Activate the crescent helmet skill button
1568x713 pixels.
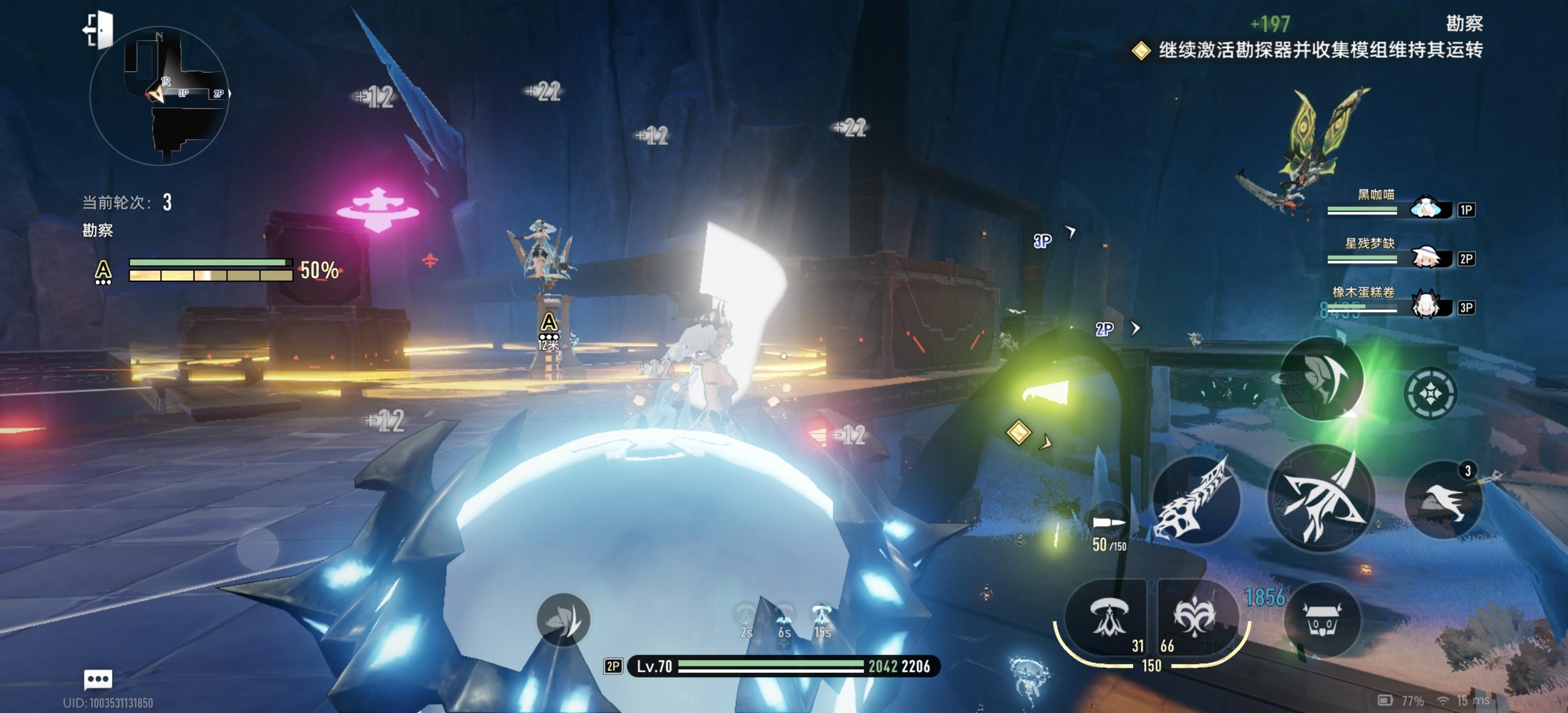click(x=1322, y=379)
